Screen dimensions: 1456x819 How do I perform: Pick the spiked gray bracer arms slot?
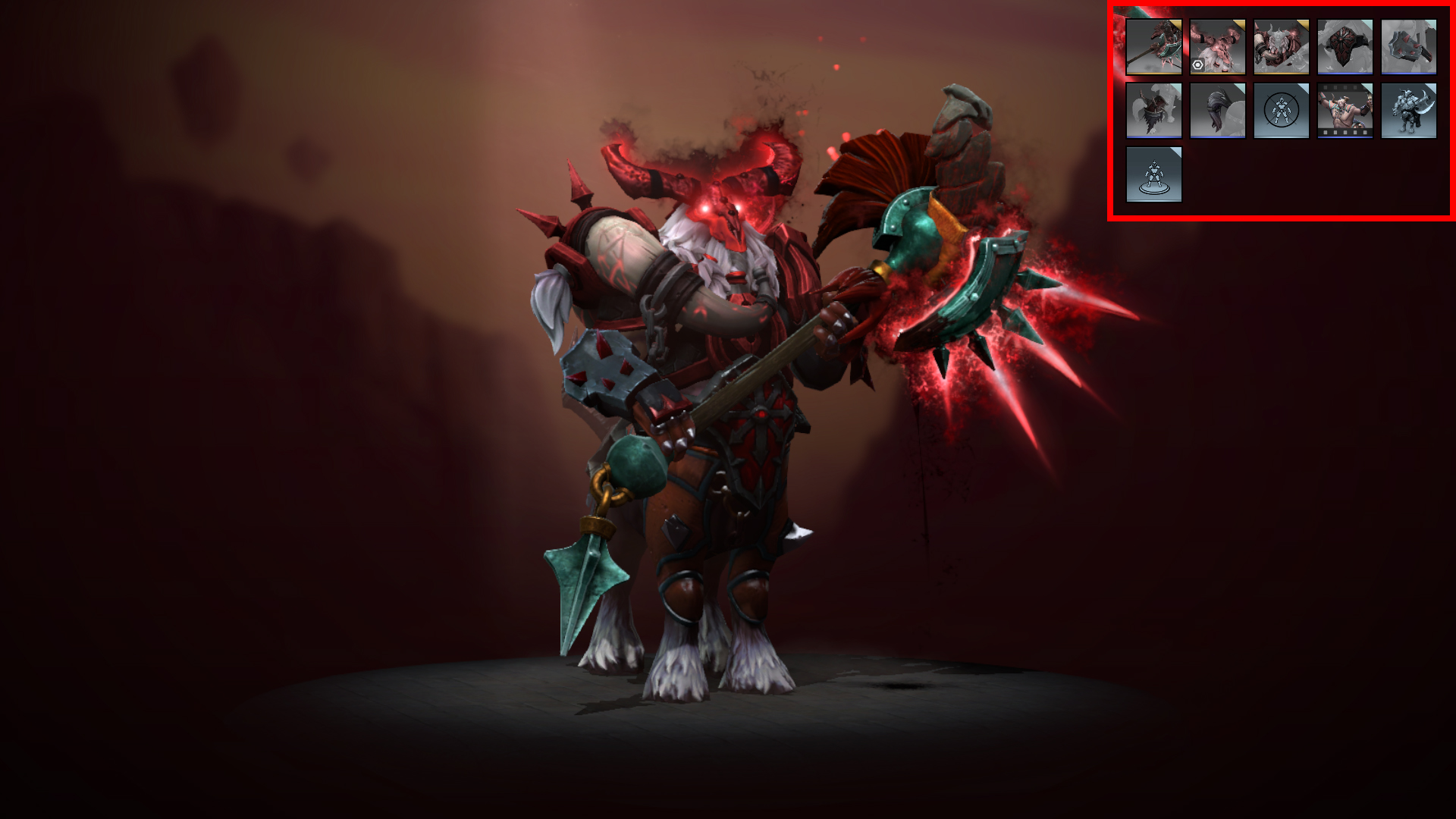click(1408, 47)
